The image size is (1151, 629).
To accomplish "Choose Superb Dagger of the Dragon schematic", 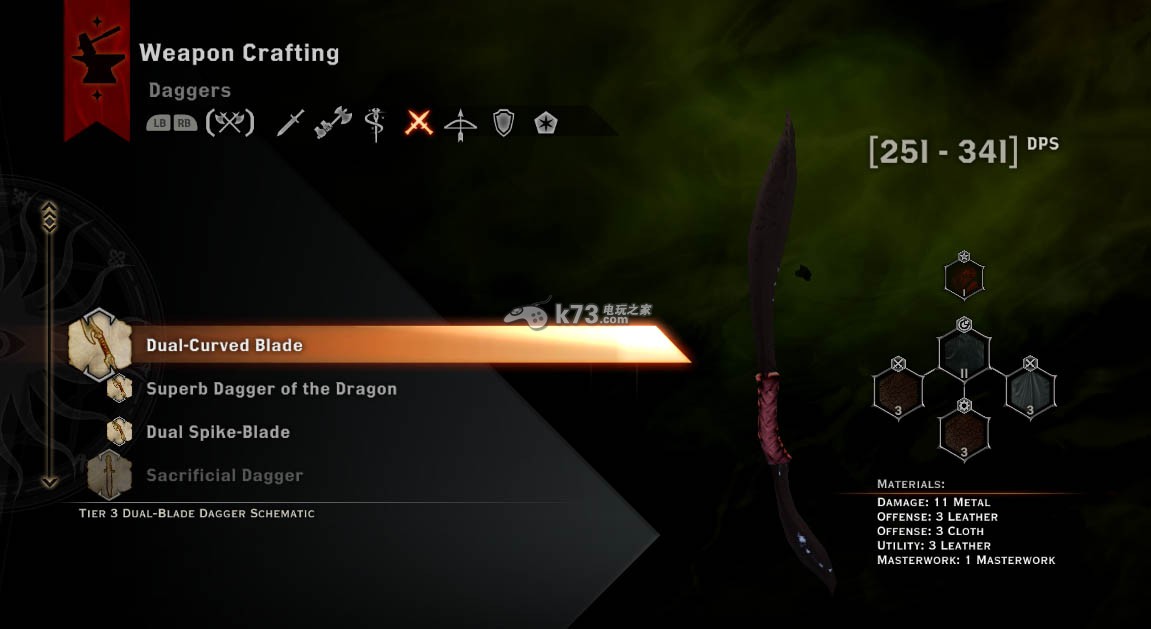I will click(271, 389).
